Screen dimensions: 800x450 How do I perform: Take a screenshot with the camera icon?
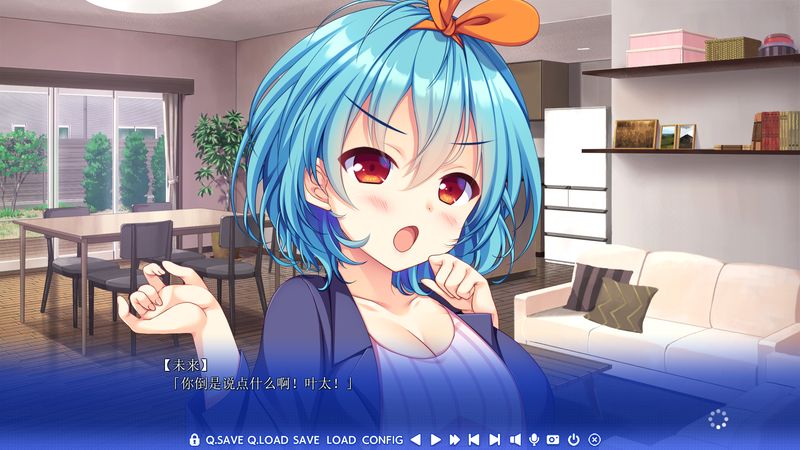tap(553, 440)
